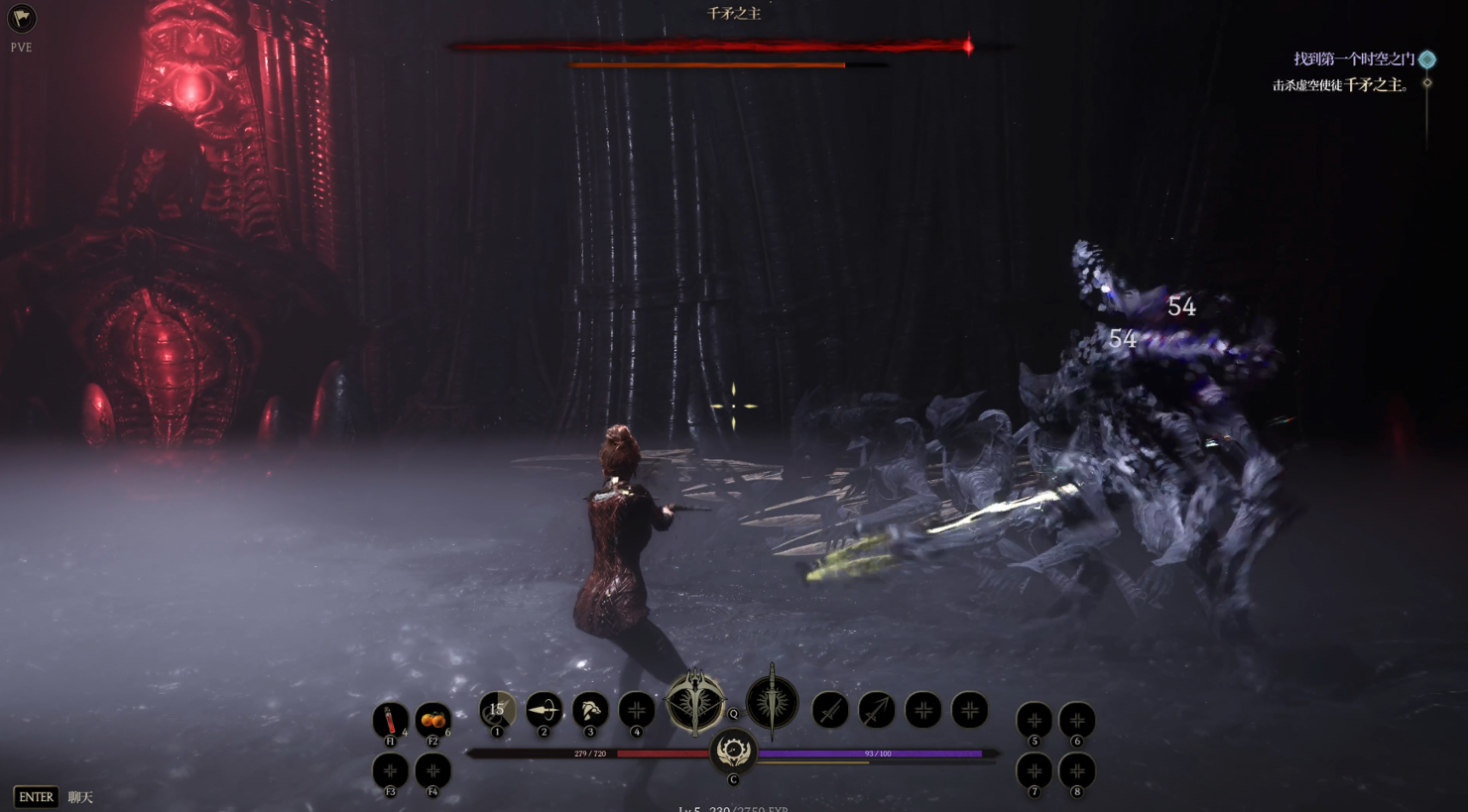The width and height of the screenshot is (1468, 812).
Task: Activate the diagonal arrow skill icon
Action: [x=877, y=710]
